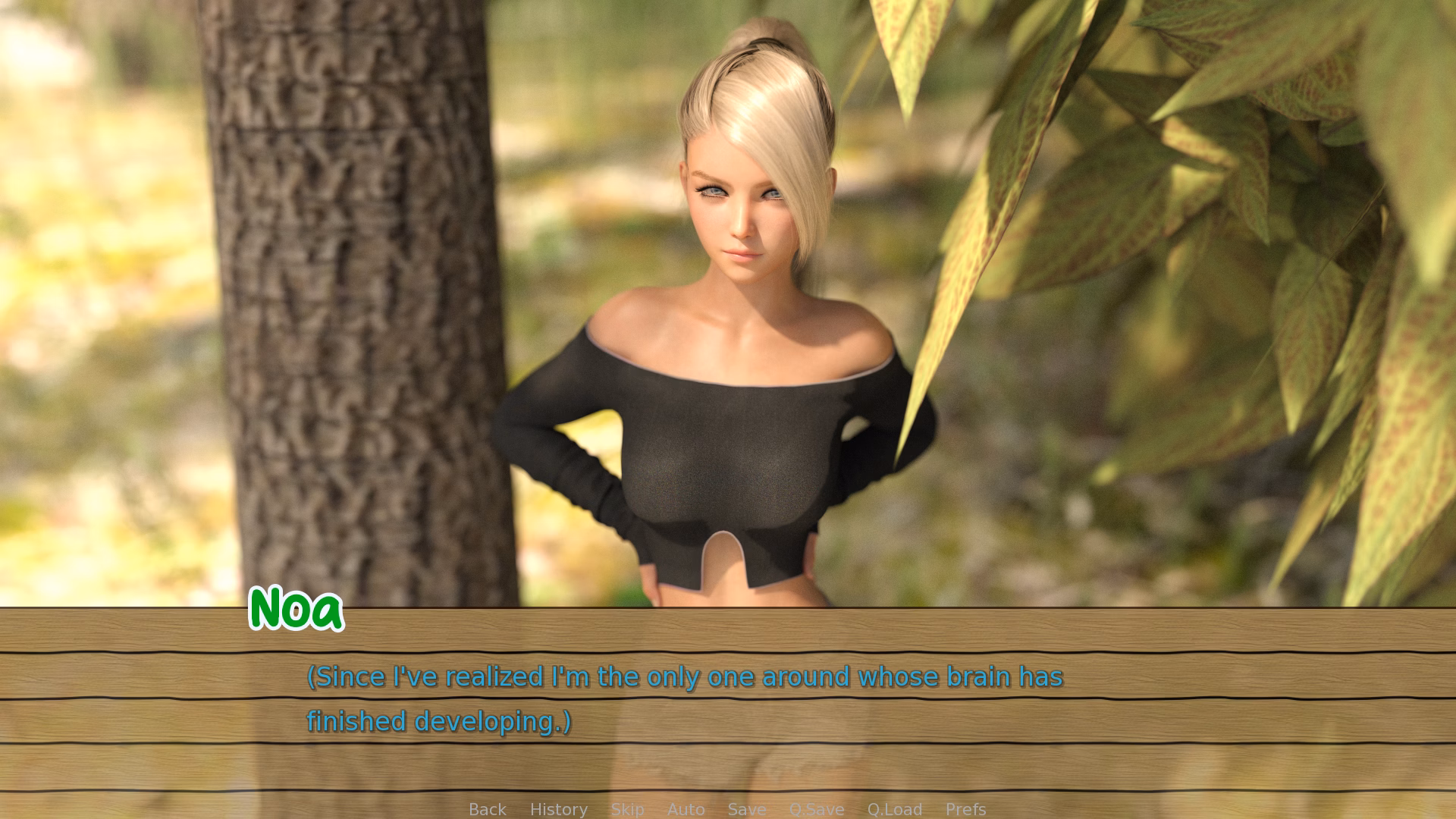This screenshot has width=1456, height=819.
Task: Load the quick save via "Q.Load"
Action: click(894, 809)
